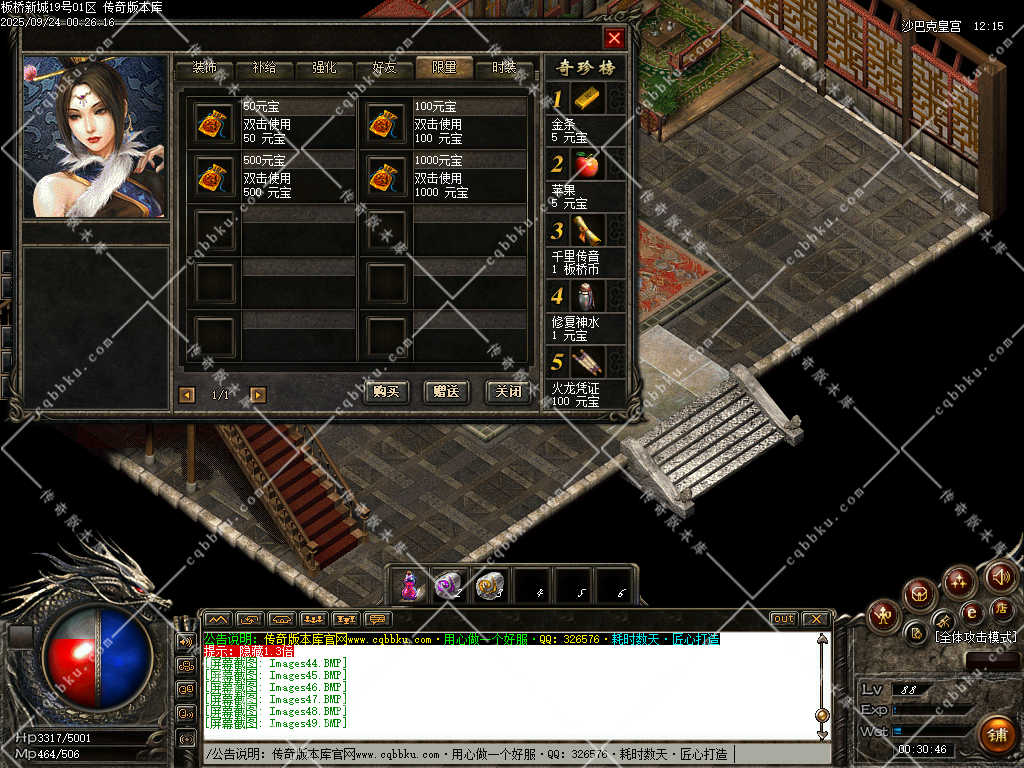Close the shop window with the red X

click(614, 39)
